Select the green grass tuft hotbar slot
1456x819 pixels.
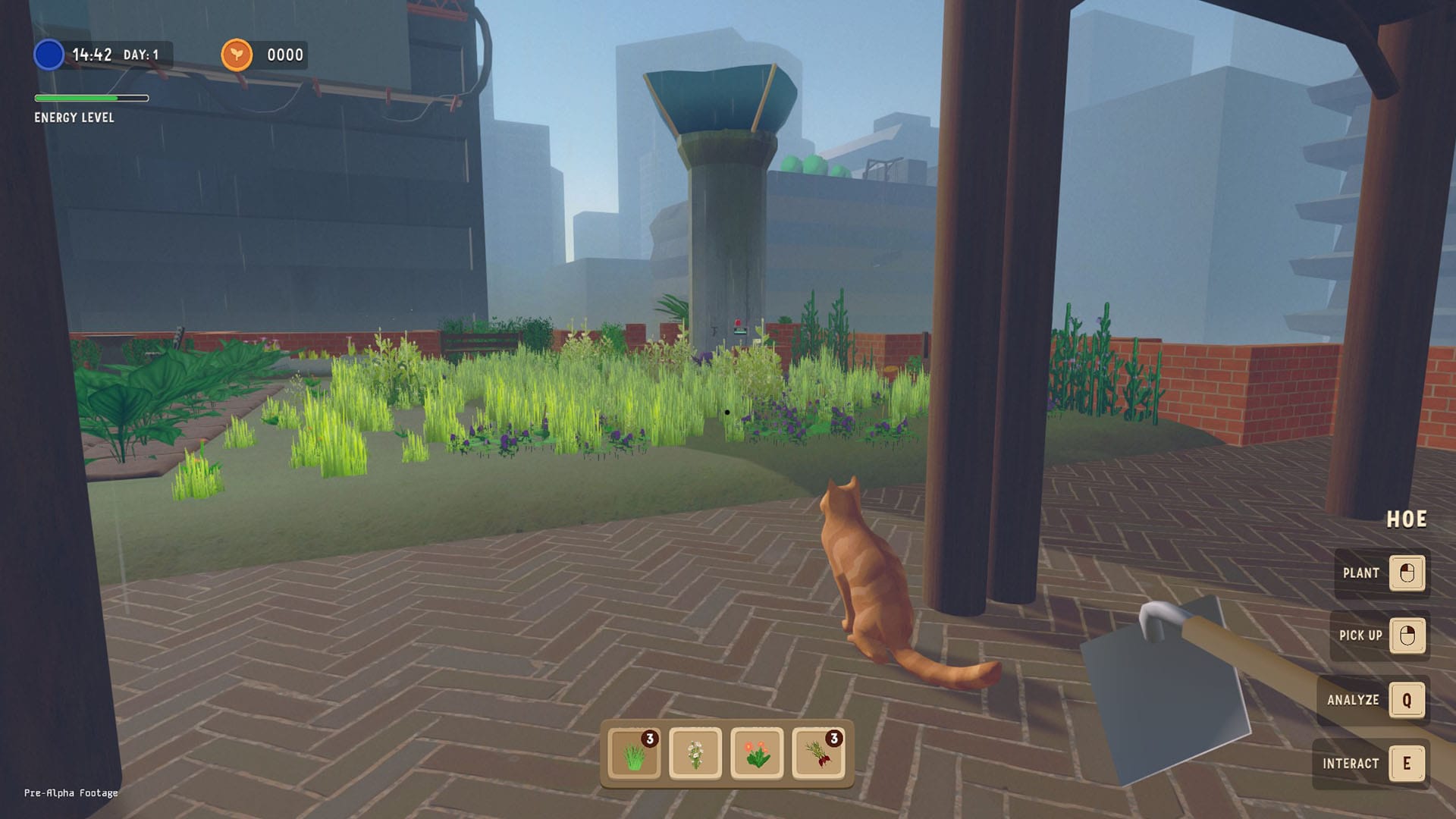(x=635, y=753)
